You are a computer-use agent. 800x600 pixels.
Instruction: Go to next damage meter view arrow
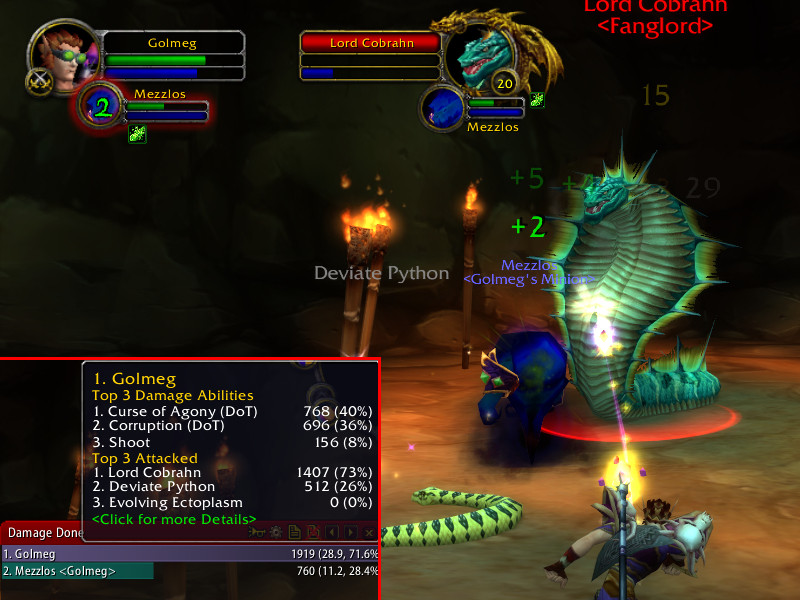(351, 533)
